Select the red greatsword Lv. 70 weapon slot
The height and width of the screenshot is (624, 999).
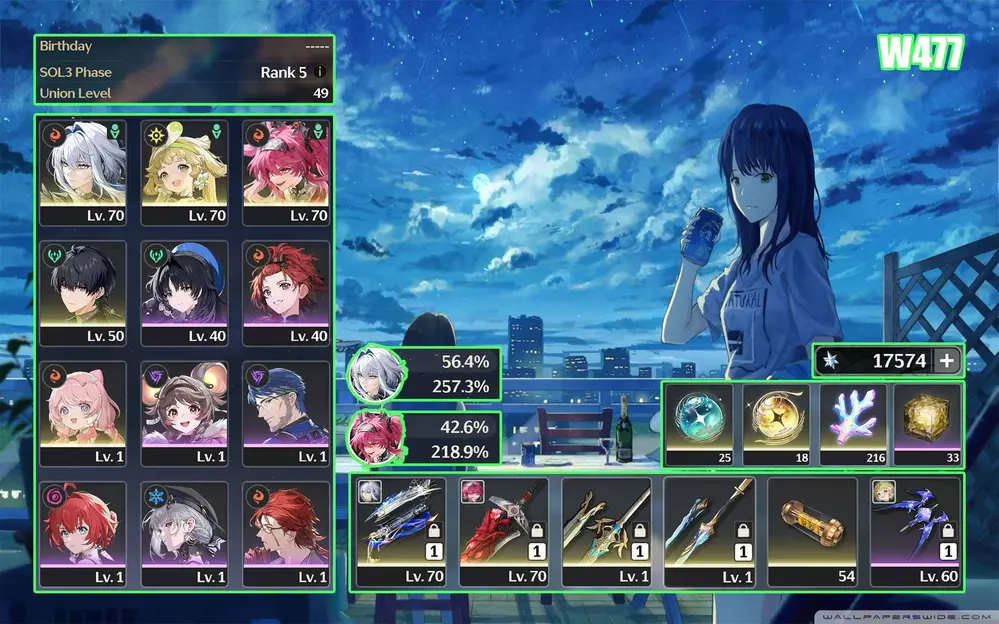click(x=503, y=531)
